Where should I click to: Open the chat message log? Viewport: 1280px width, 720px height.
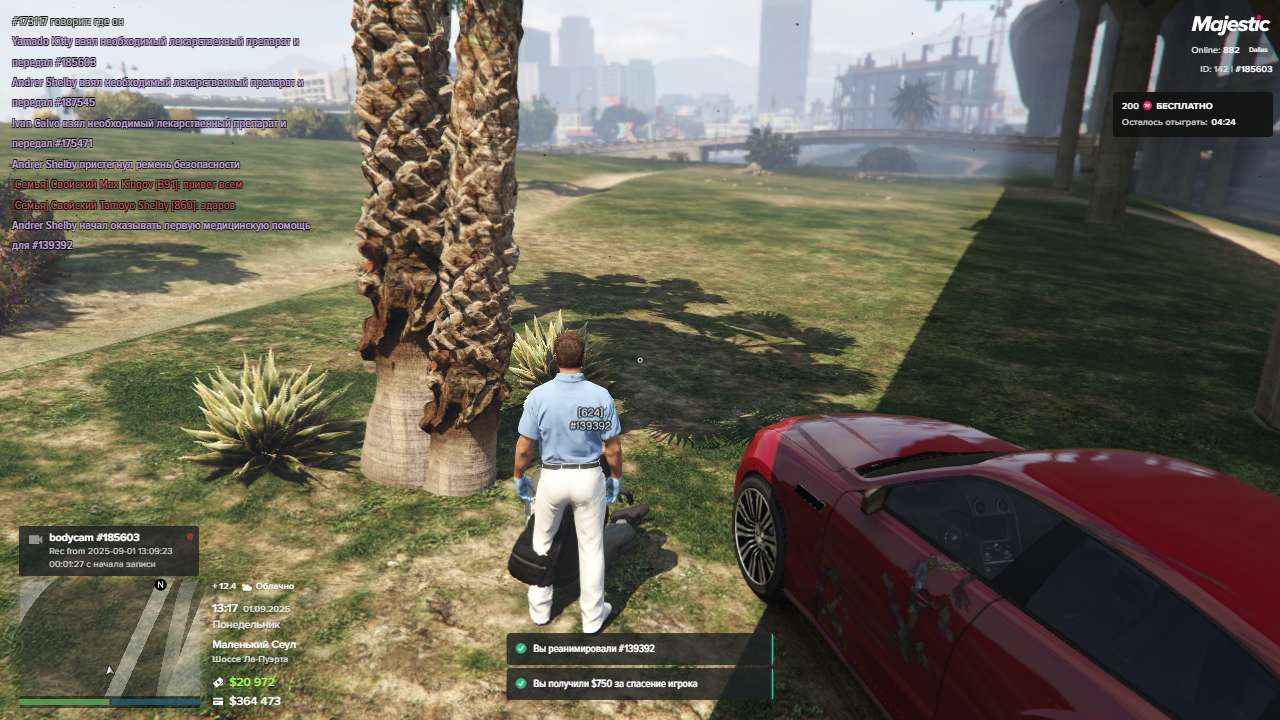tap(160, 130)
